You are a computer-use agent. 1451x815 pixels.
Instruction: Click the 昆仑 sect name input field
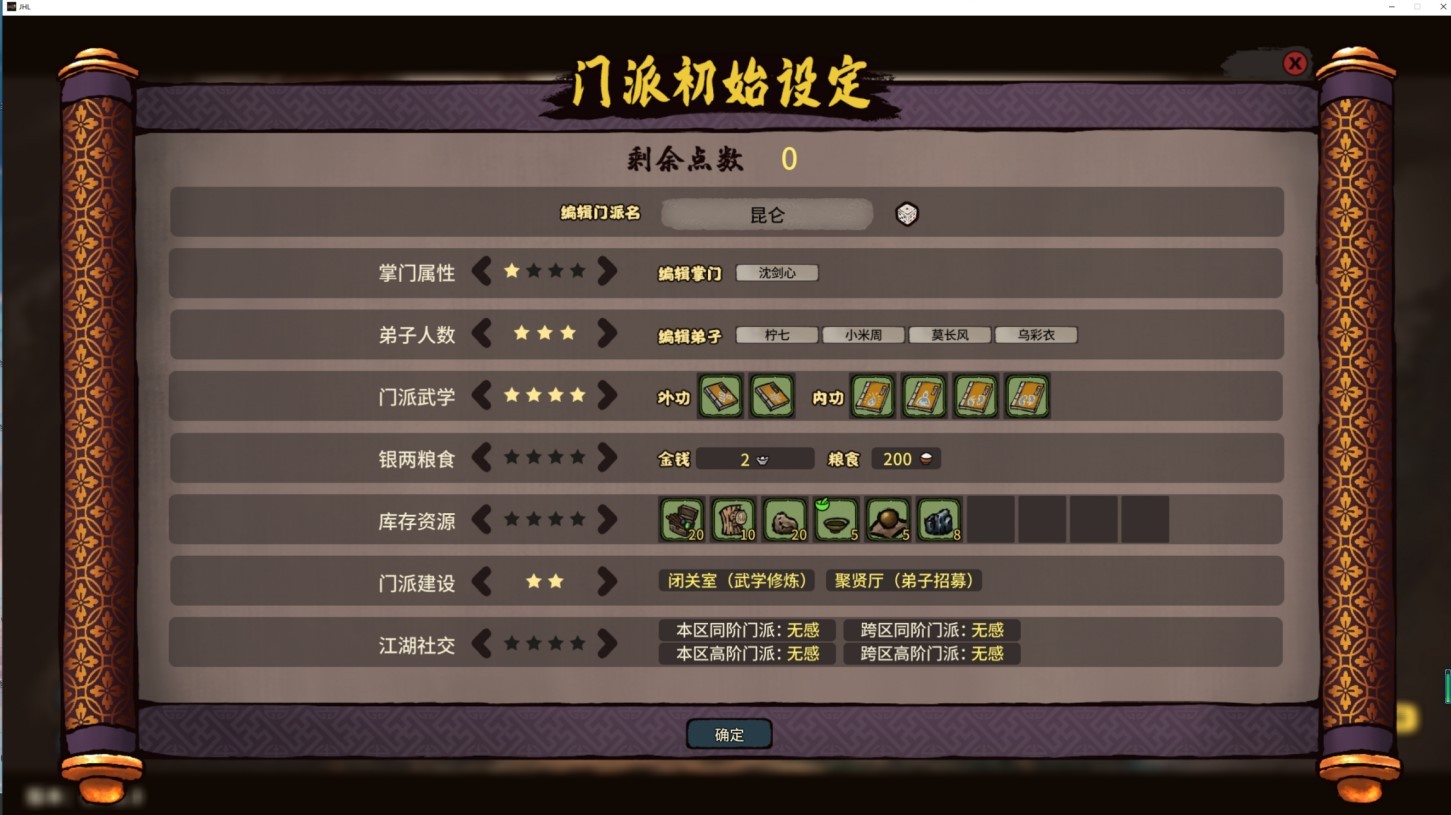tap(770, 213)
